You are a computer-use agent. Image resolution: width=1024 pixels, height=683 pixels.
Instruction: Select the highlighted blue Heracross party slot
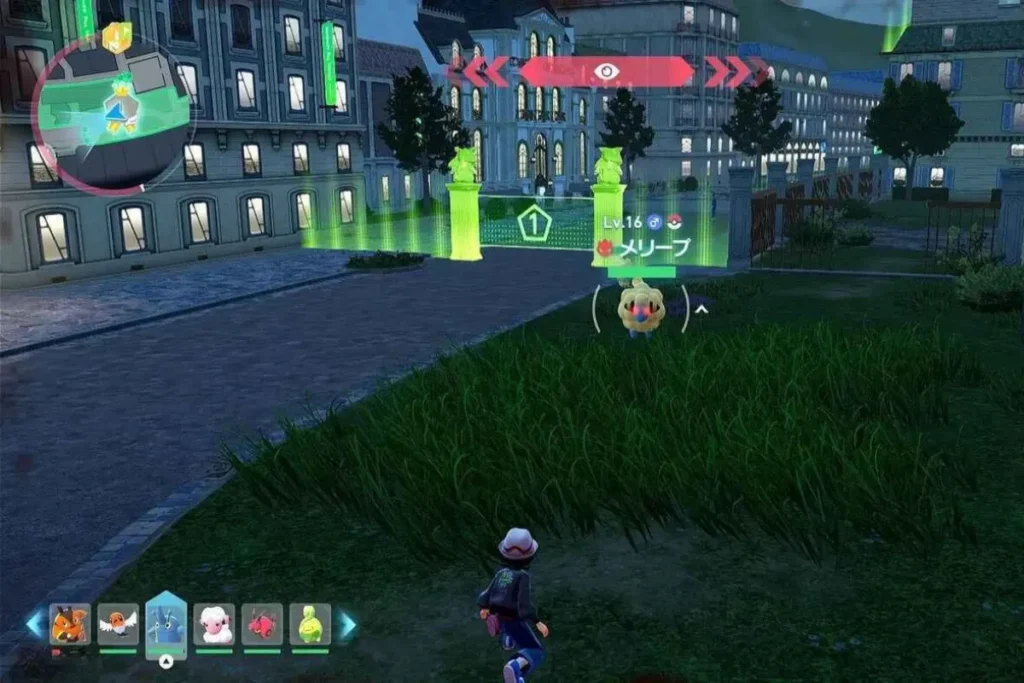tap(166, 624)
